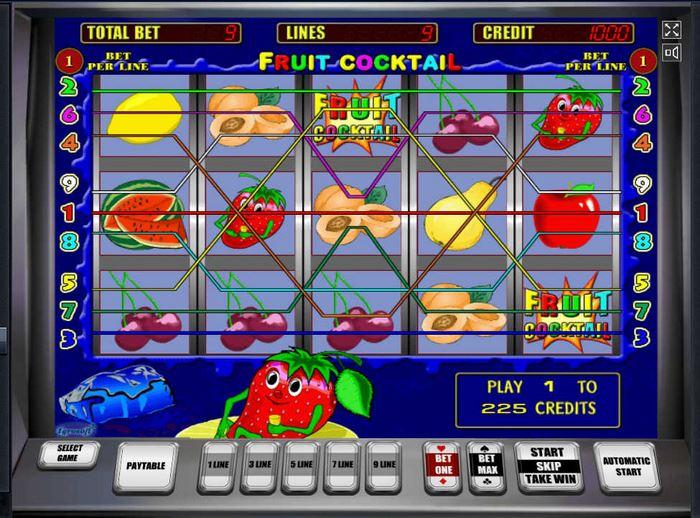700x518 pixels.
Task: Enable Automatic Start
Action: pos(627,466)
